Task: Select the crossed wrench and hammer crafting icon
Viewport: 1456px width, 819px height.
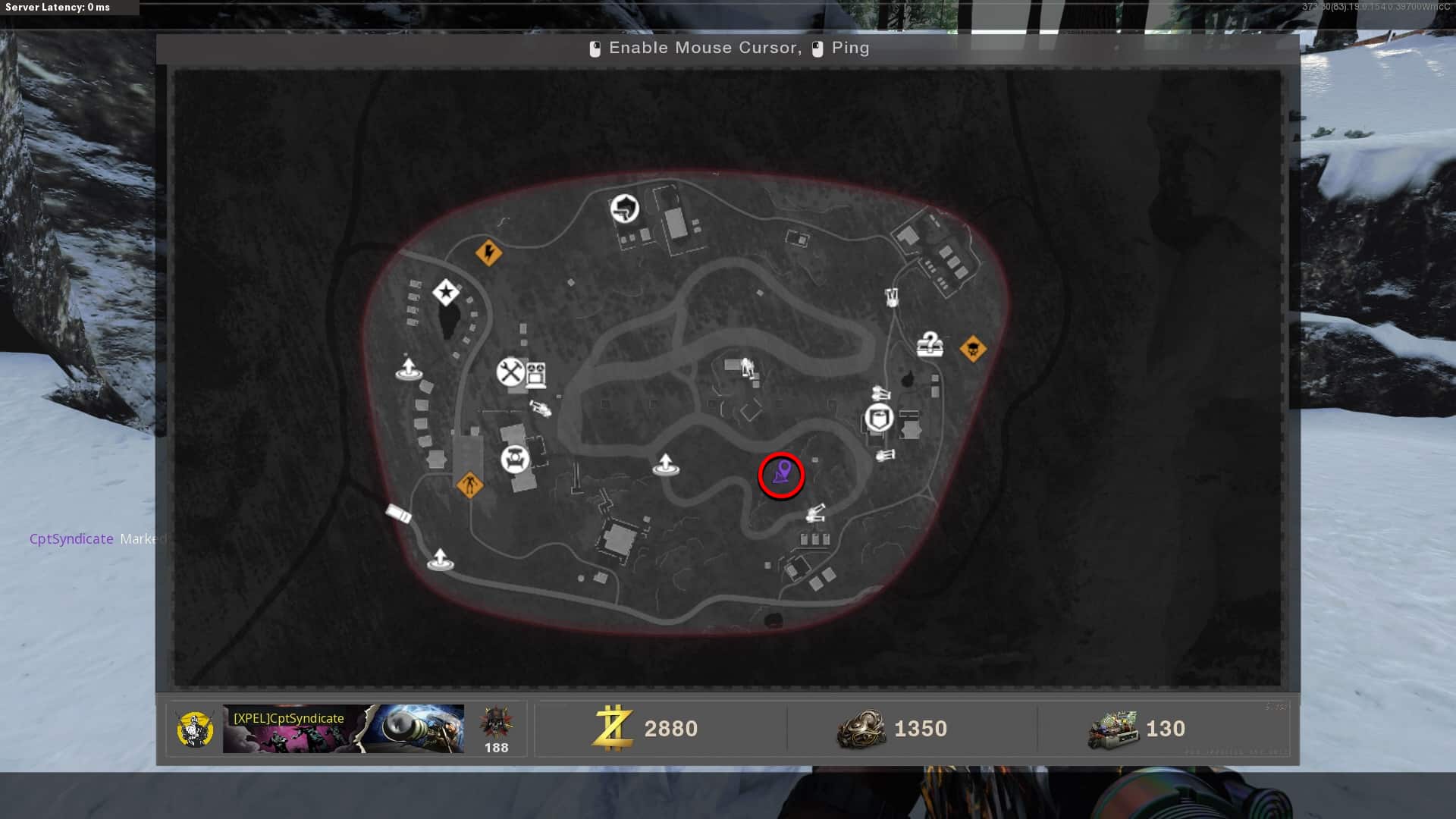Action: 511,372
